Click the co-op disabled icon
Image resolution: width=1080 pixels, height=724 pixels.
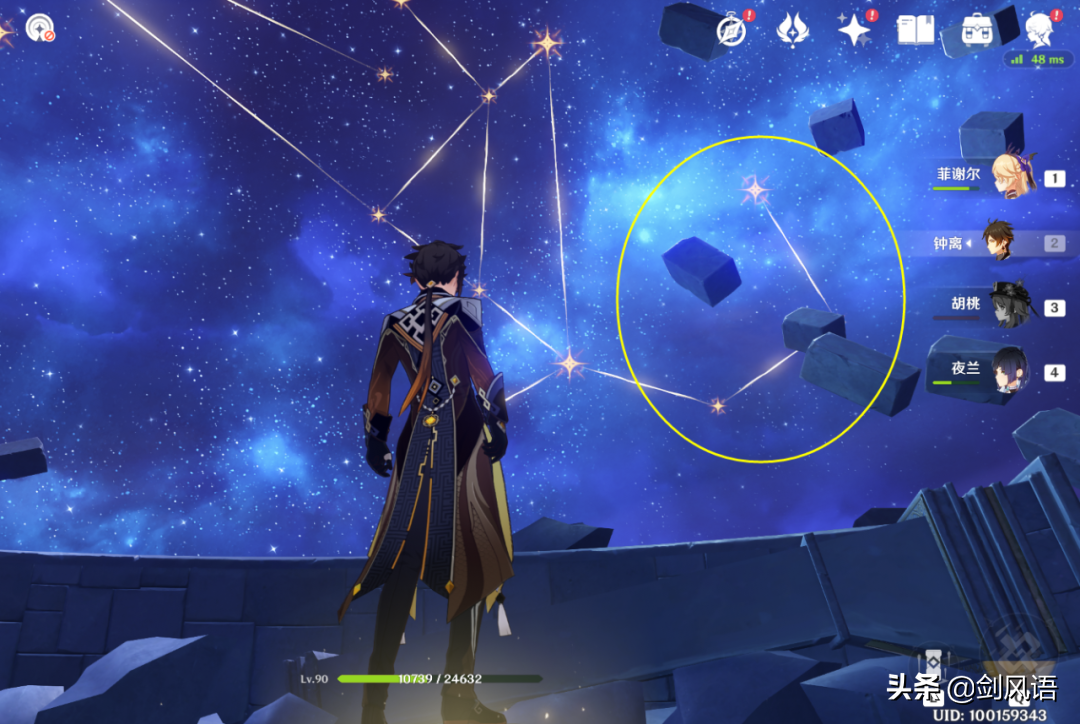[40, 26]
